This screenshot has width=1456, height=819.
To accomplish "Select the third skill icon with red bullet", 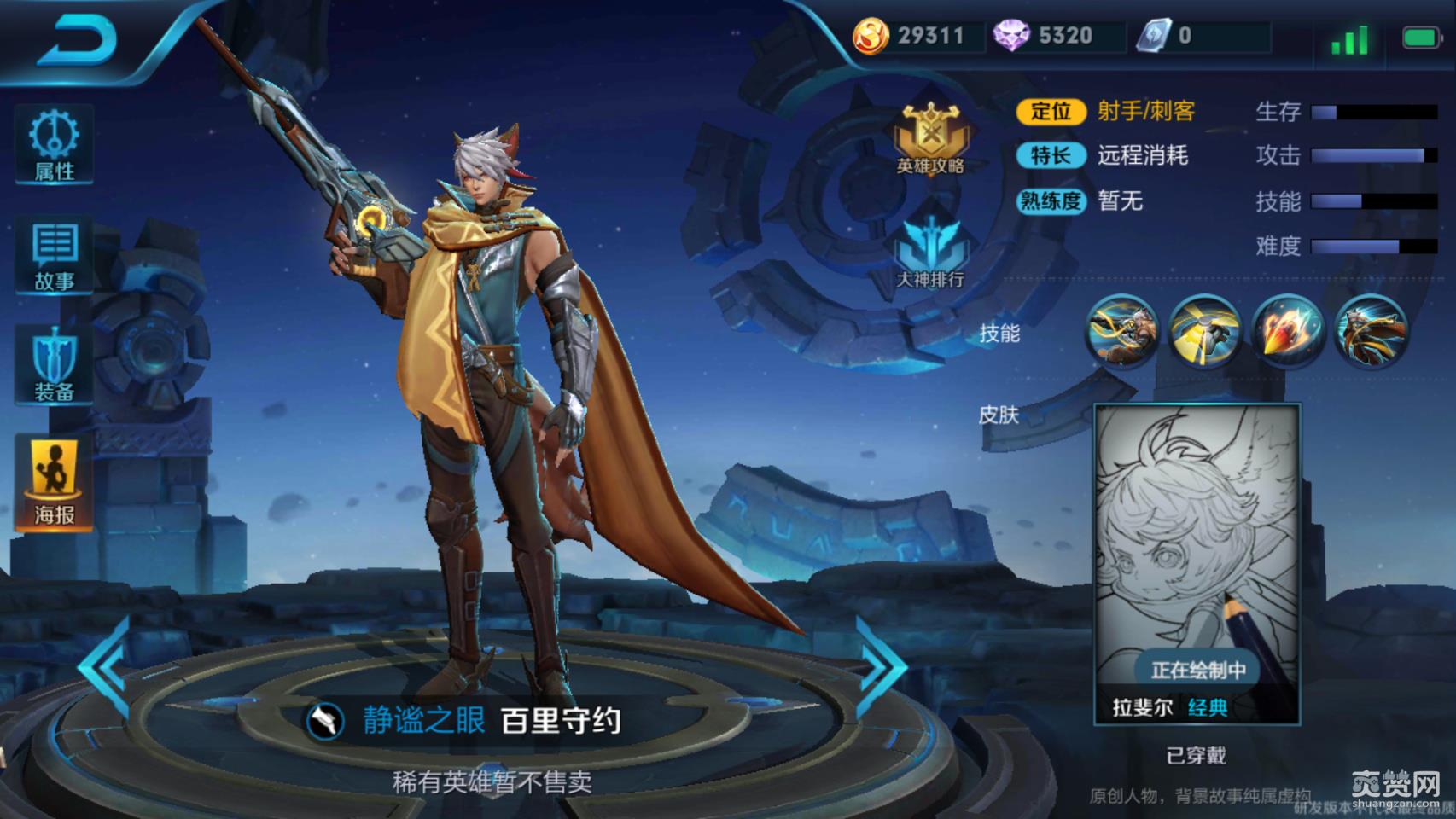I will (x=1287, y=331).
